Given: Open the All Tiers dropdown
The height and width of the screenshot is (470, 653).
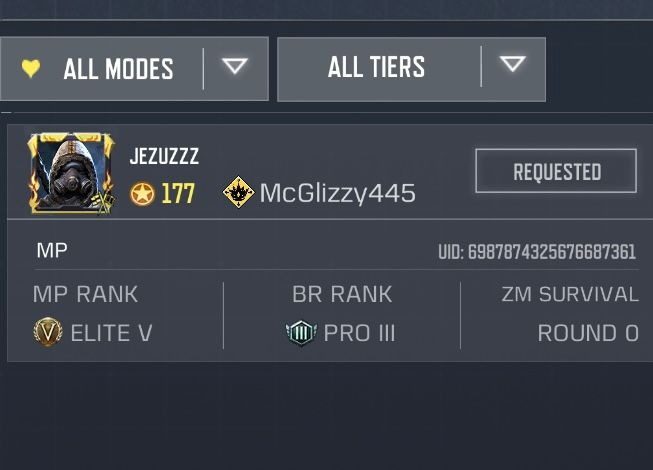Looking at the screenshot, I should click(x=411, y=68).
